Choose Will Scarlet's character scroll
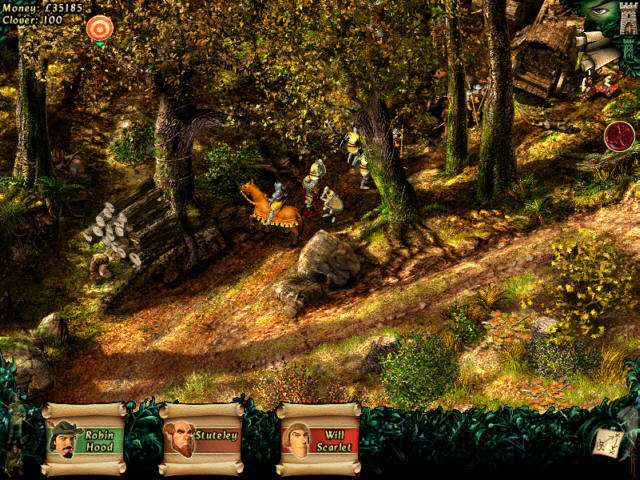The image size is (640, 480). click(x=318, y=438)
